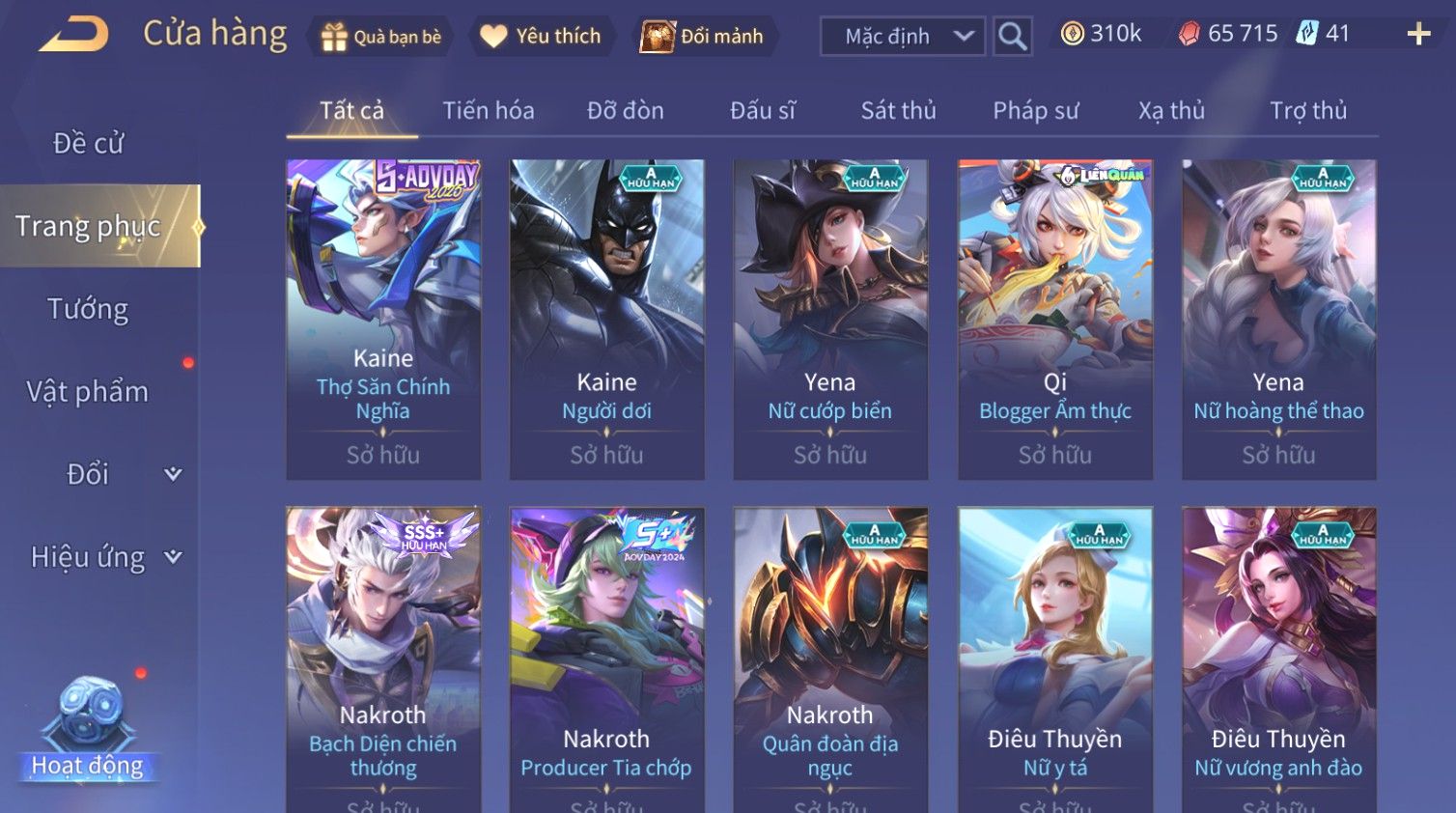This screenshot has height=813, width=1456.
Task: Click the magnifying glass search button
Action: click(x=1012, y=37)
